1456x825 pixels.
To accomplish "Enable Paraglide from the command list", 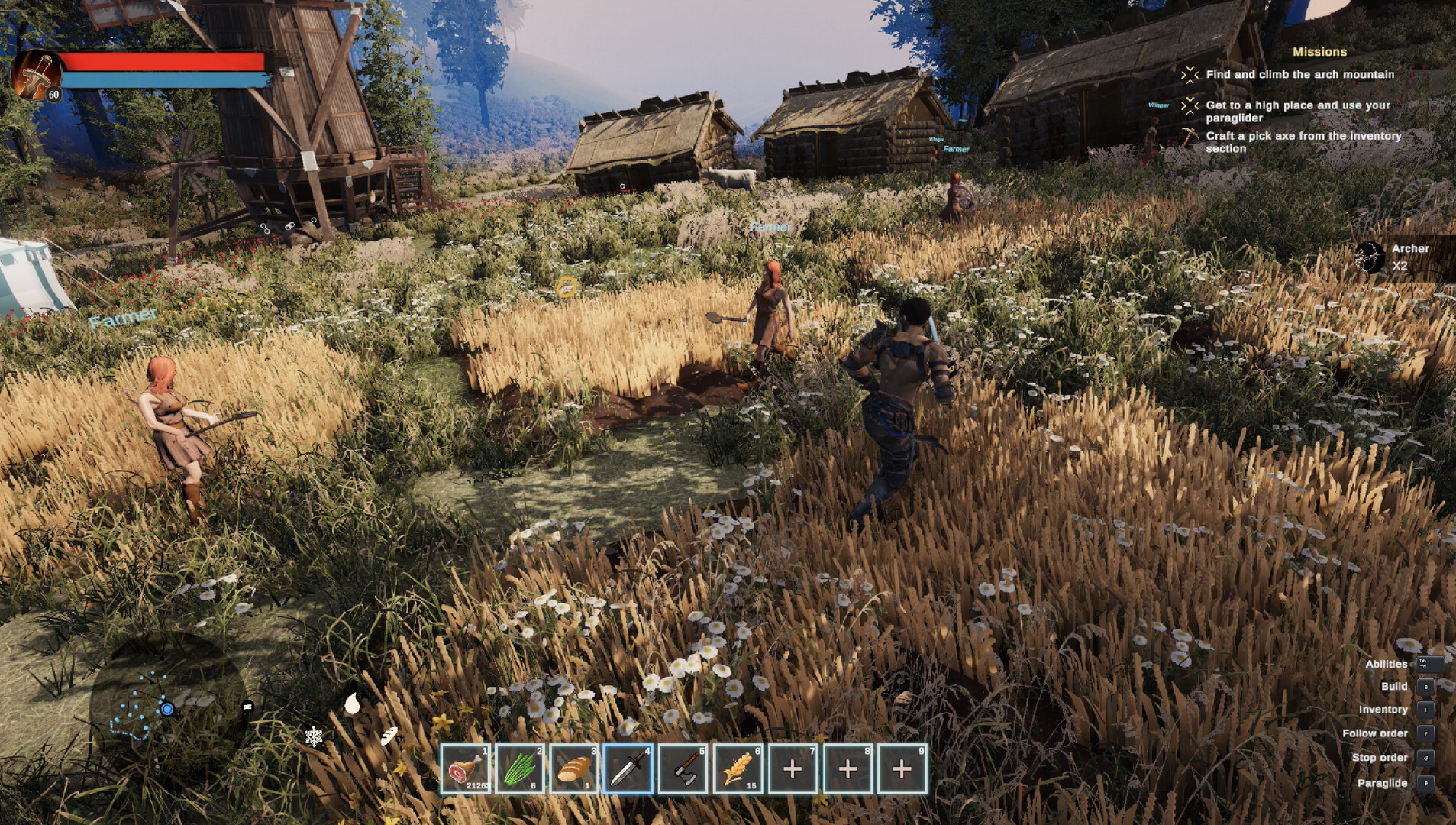I will [x=1383, y=783].
